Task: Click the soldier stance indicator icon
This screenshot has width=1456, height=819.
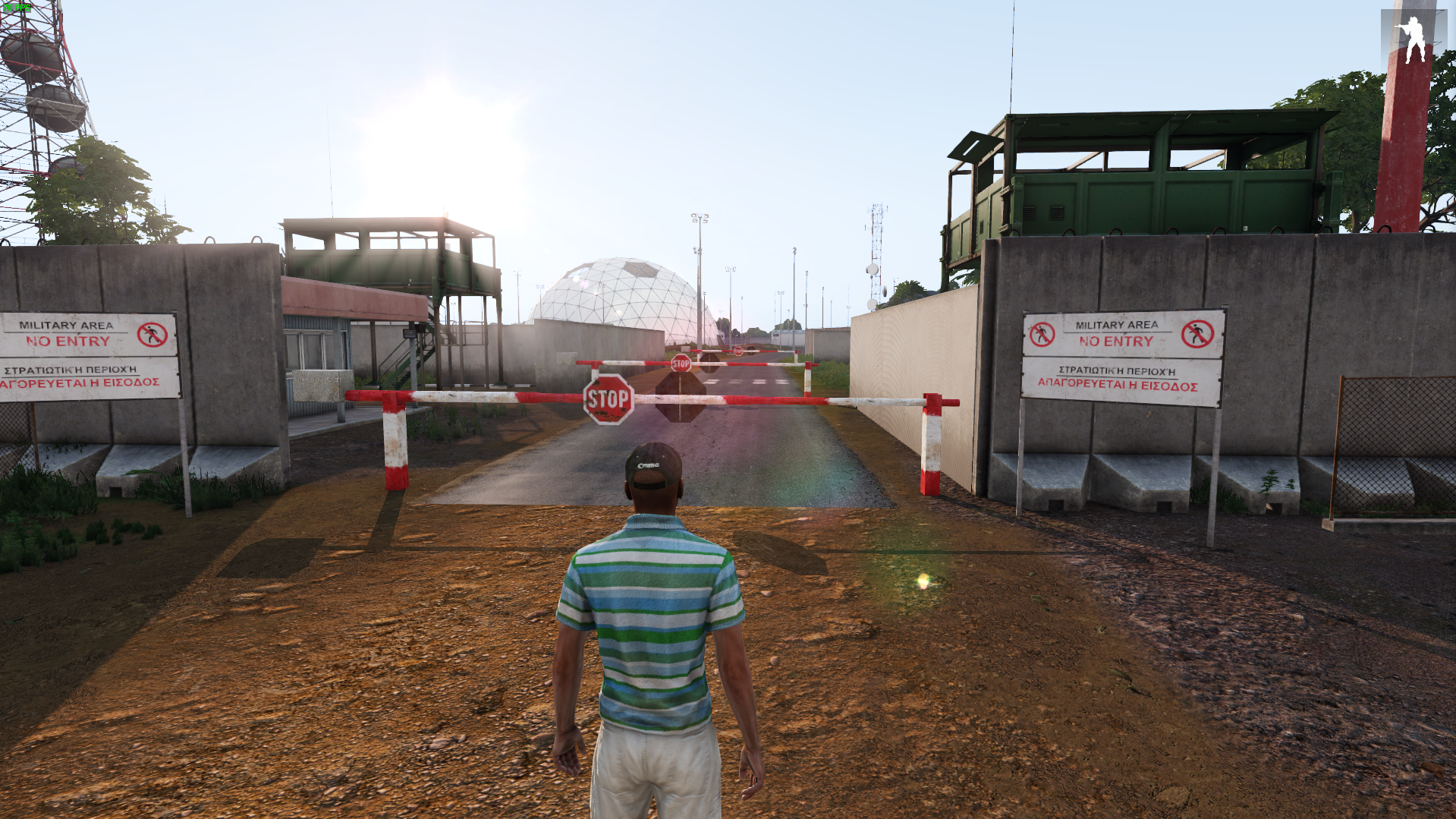Action: [x=1412, y=38]
